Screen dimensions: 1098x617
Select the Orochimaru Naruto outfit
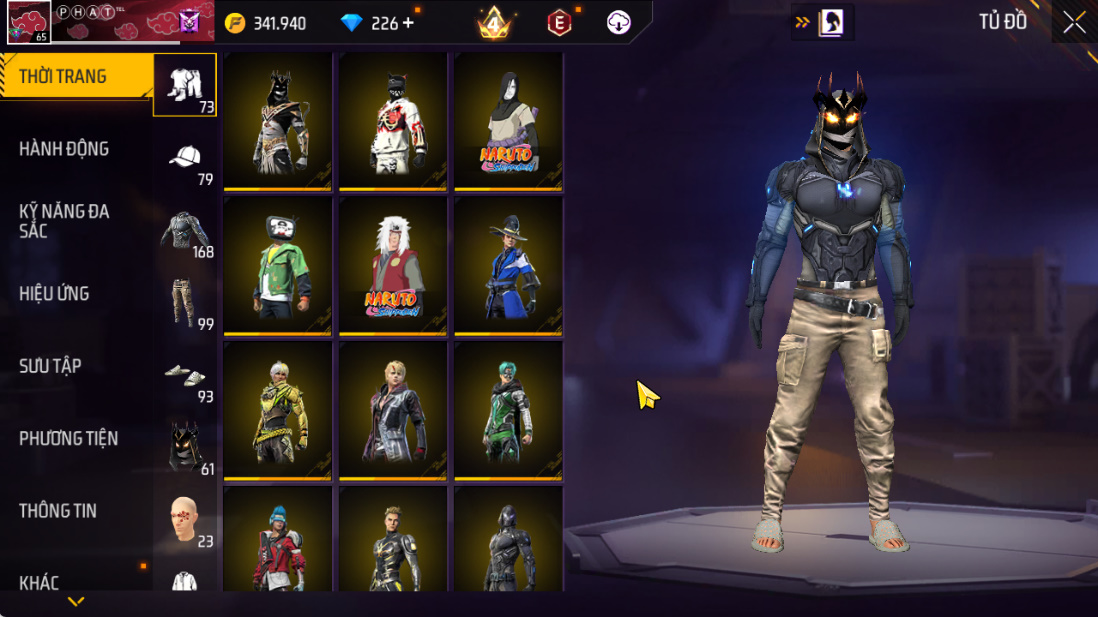tap(508, 120)
